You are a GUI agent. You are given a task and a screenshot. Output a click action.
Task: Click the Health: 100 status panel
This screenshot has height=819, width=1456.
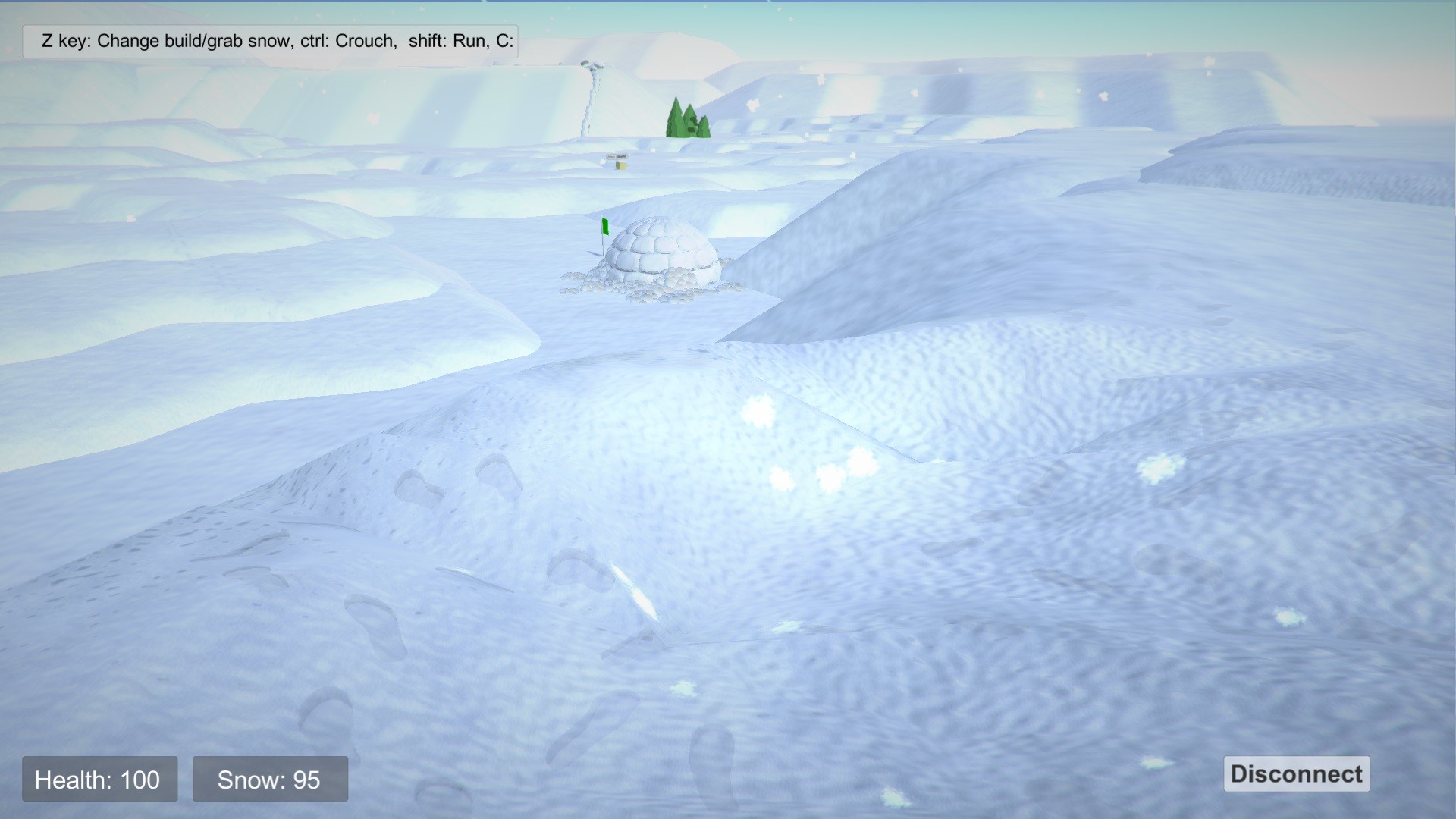coord(99,779)
